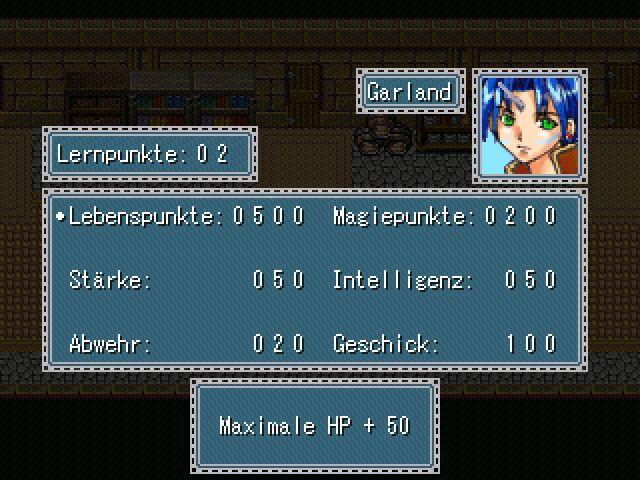Select the Intelligenz stat entry
The height and width of the screenshot is (480, 640).
click(x=402, y=280)
